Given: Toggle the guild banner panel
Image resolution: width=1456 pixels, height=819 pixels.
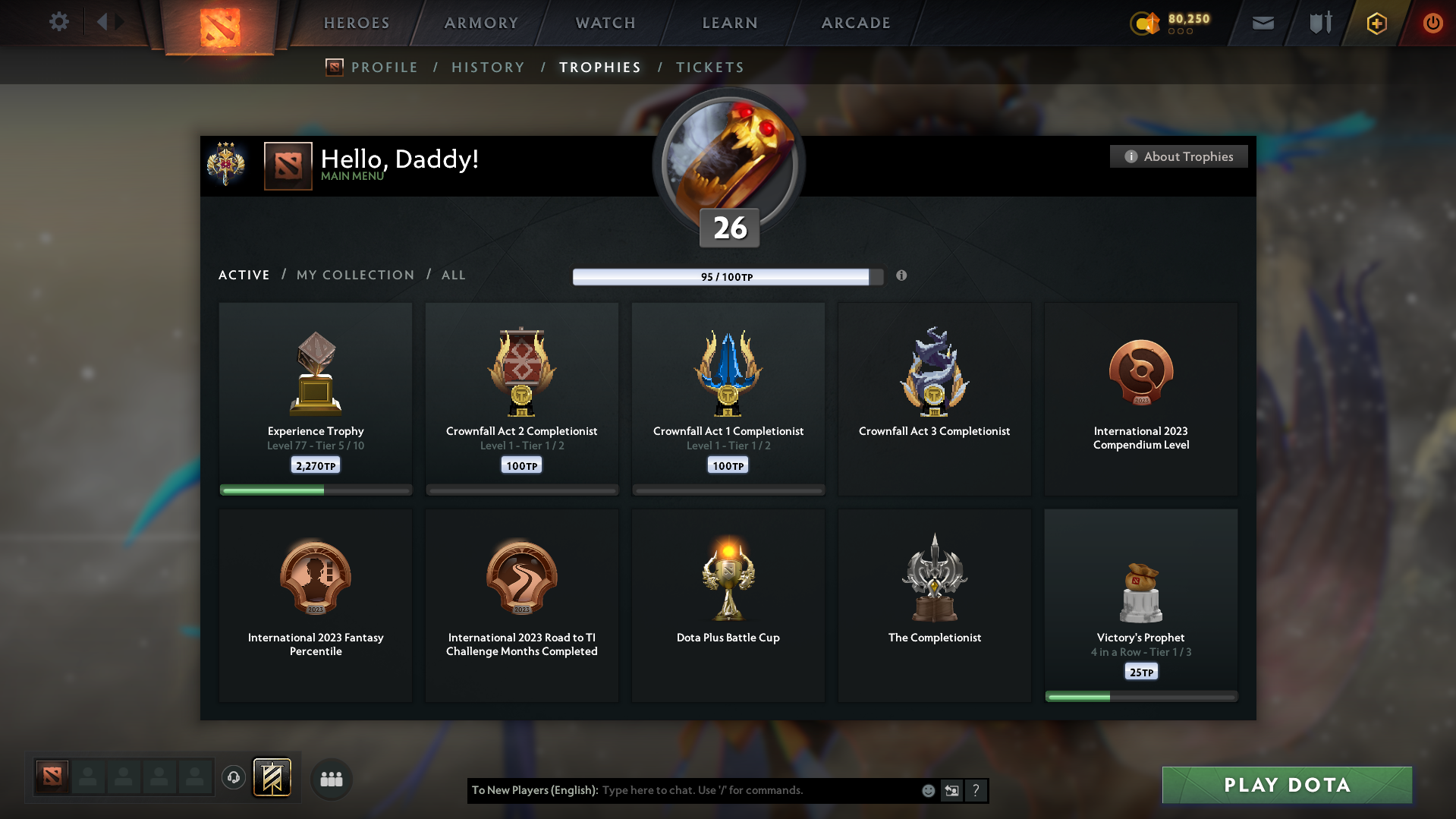Looking at the screenshot, I should pyautogui.click(x=272, y=777).
